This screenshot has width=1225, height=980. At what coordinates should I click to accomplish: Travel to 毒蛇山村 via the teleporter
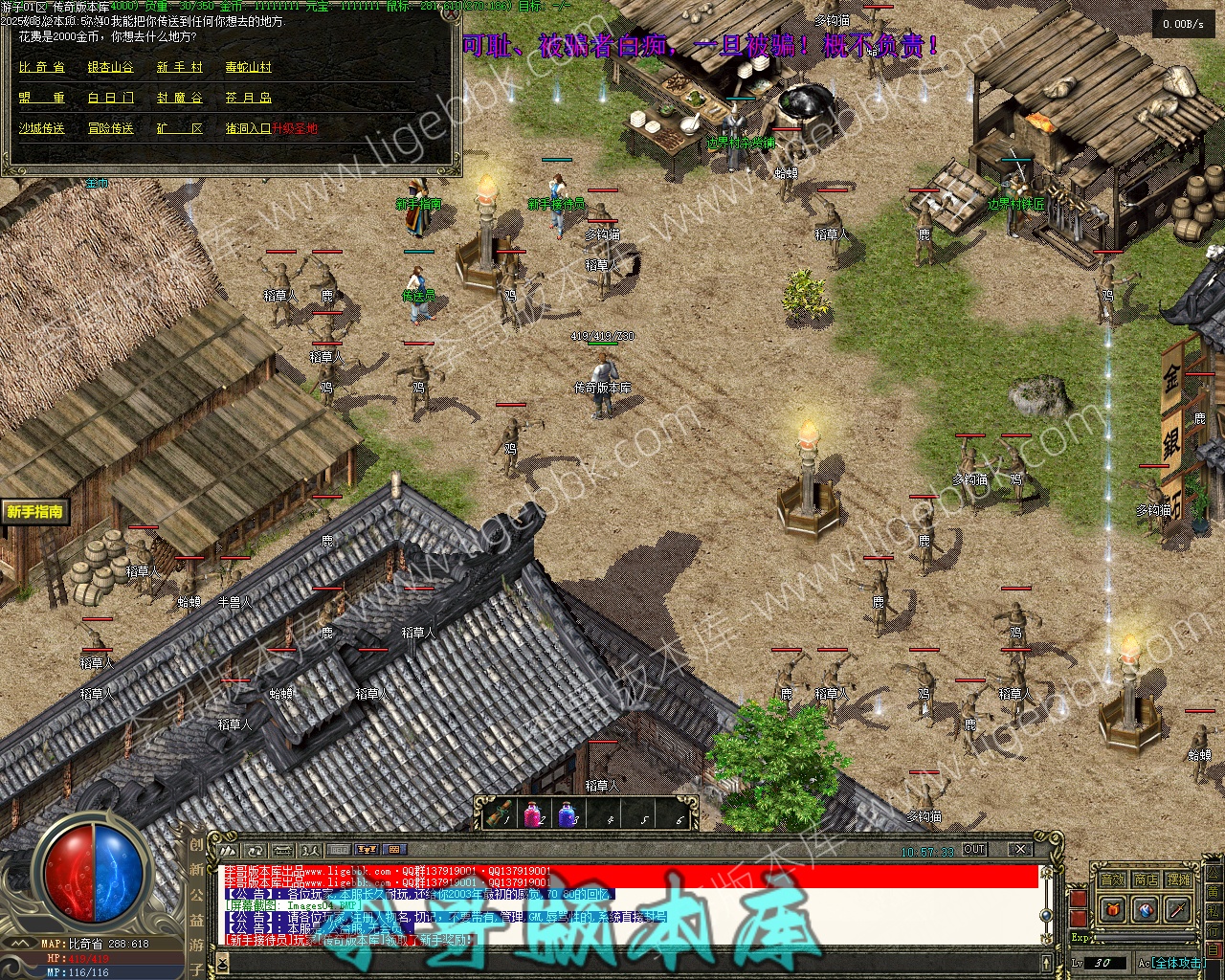coord(249,67)
